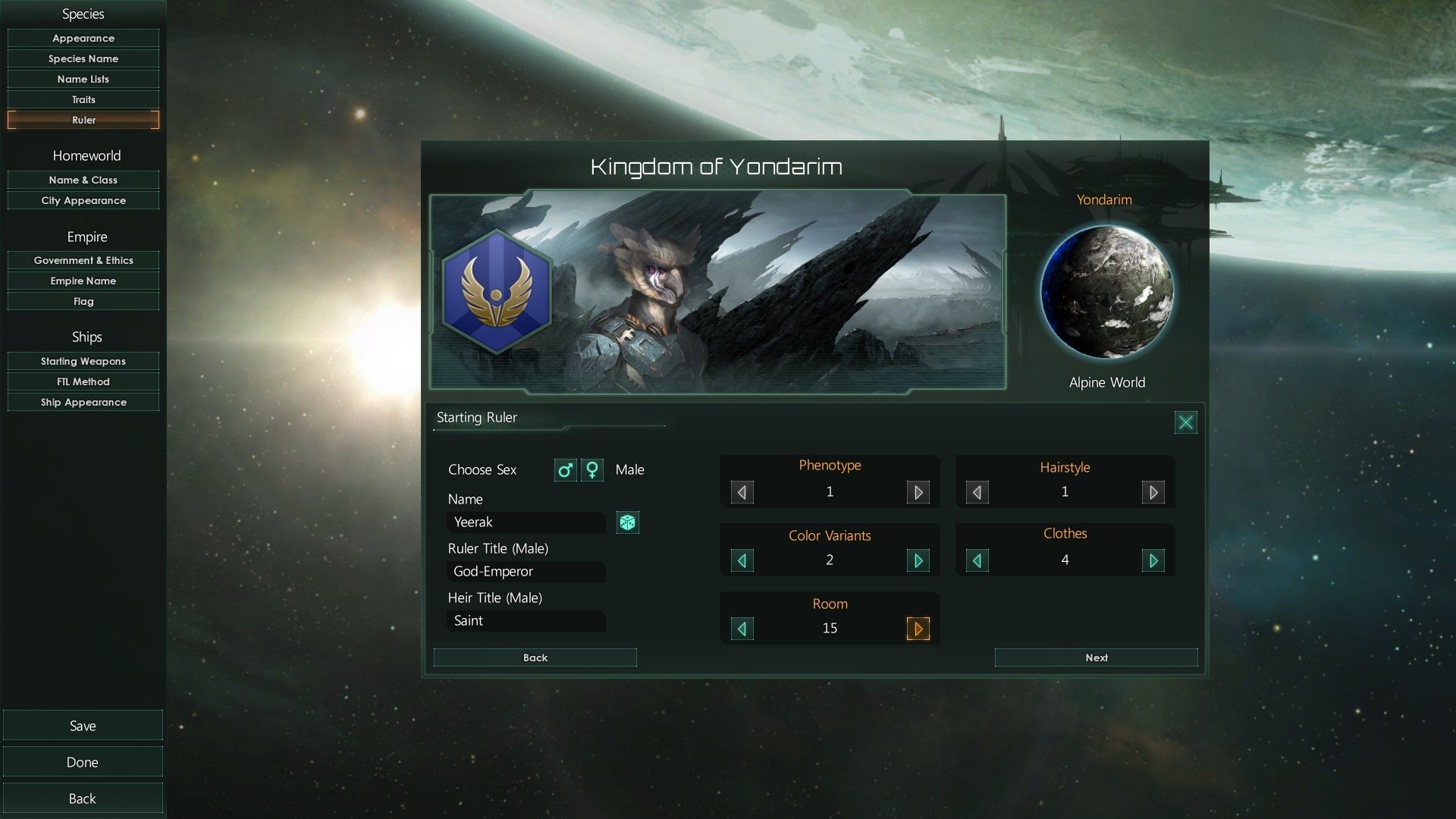This screenshot has height=819, width=1456.
Task: Go to Government & Ethics settings
Action: coord(83,260)
